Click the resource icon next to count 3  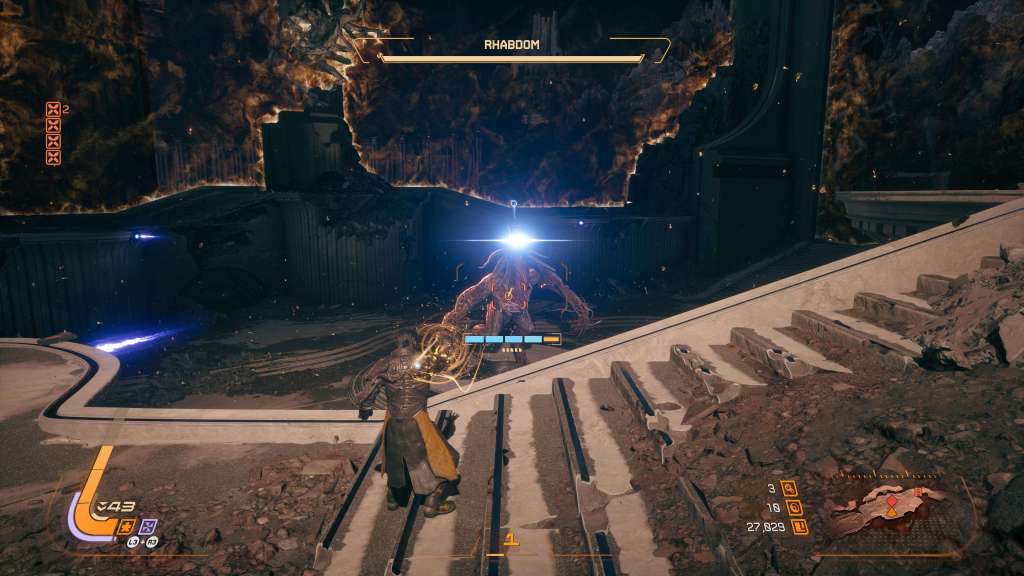point(790,489)
